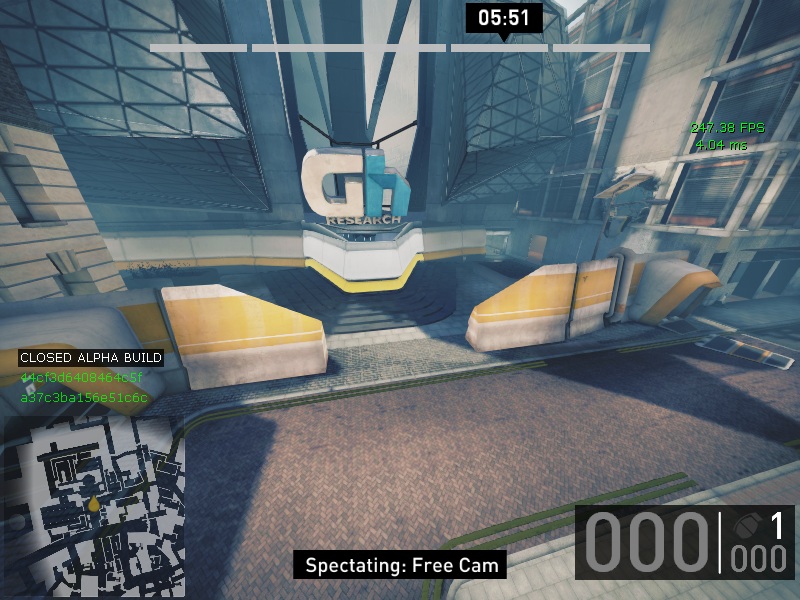Select the orange player marker on the minimap
Image resolution: width=800 pixels, height=600 pixels.
[94, 505]
